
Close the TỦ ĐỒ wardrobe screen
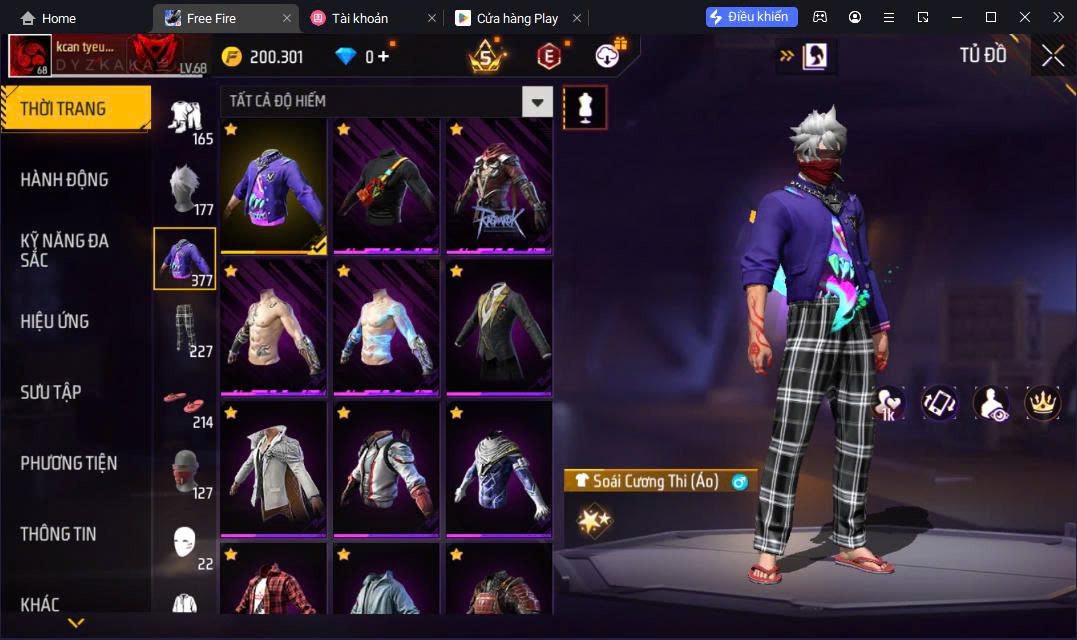pos(1052,56)
